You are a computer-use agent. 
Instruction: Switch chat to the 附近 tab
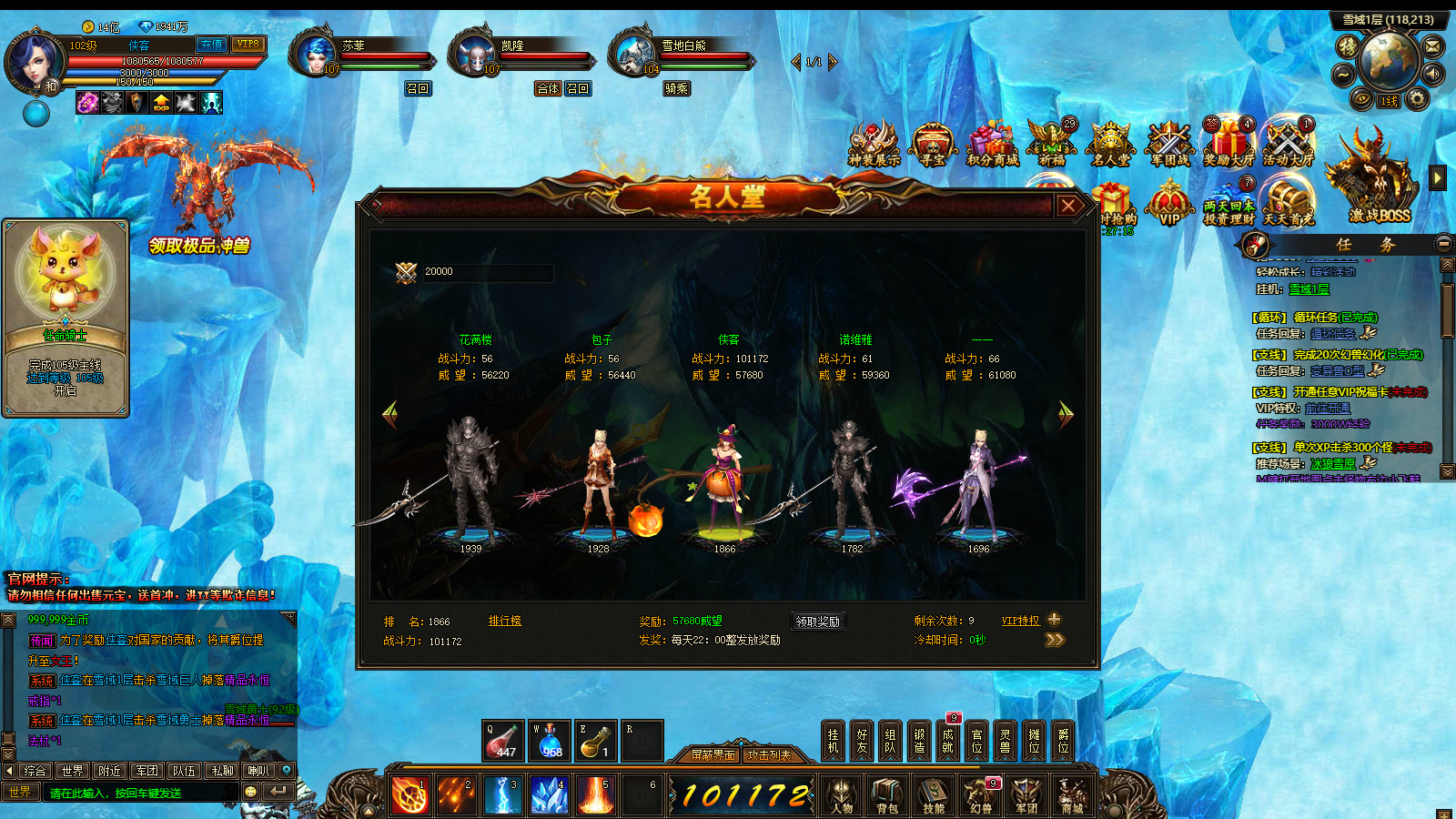click(x=110, y=771)
